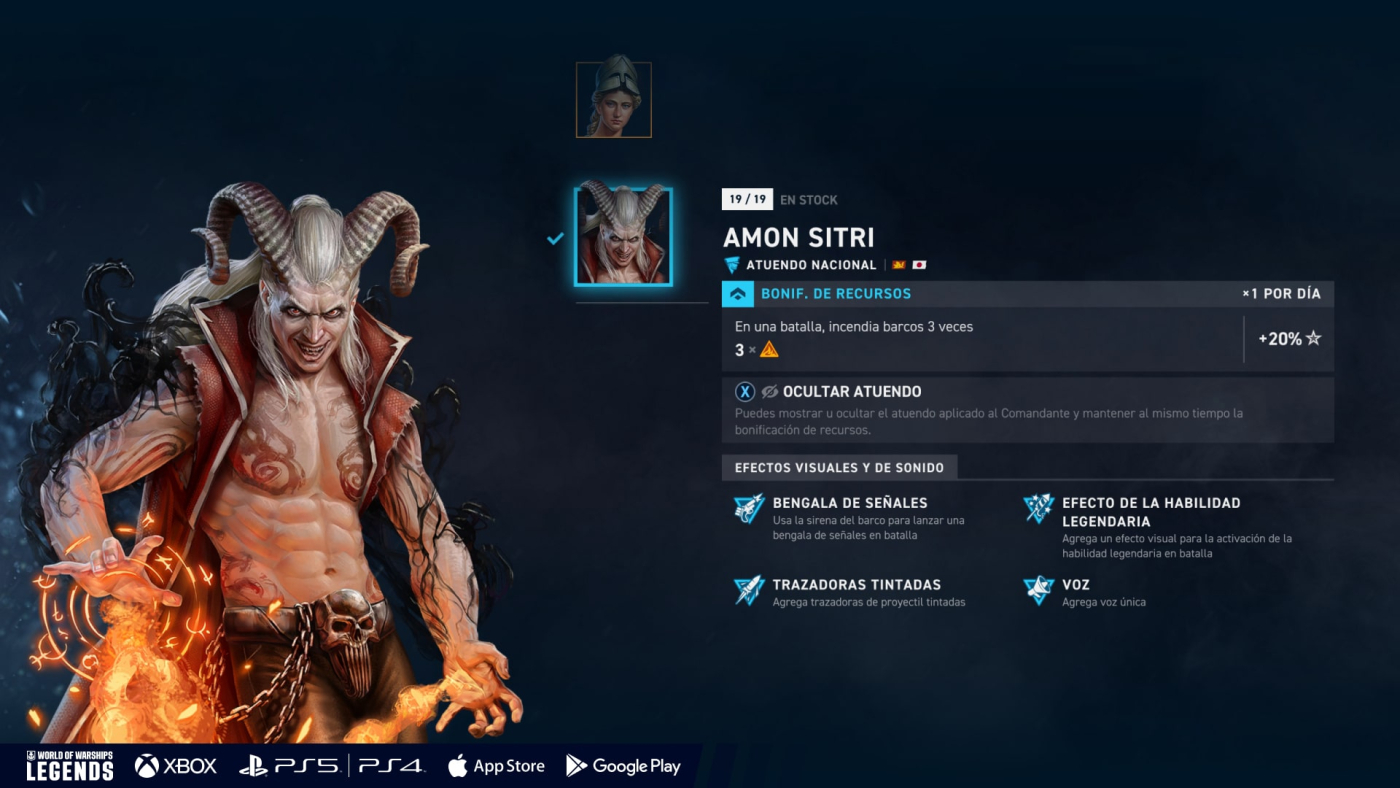Select the helmeted commander portrait thumbnail

[x=613, y=100]
